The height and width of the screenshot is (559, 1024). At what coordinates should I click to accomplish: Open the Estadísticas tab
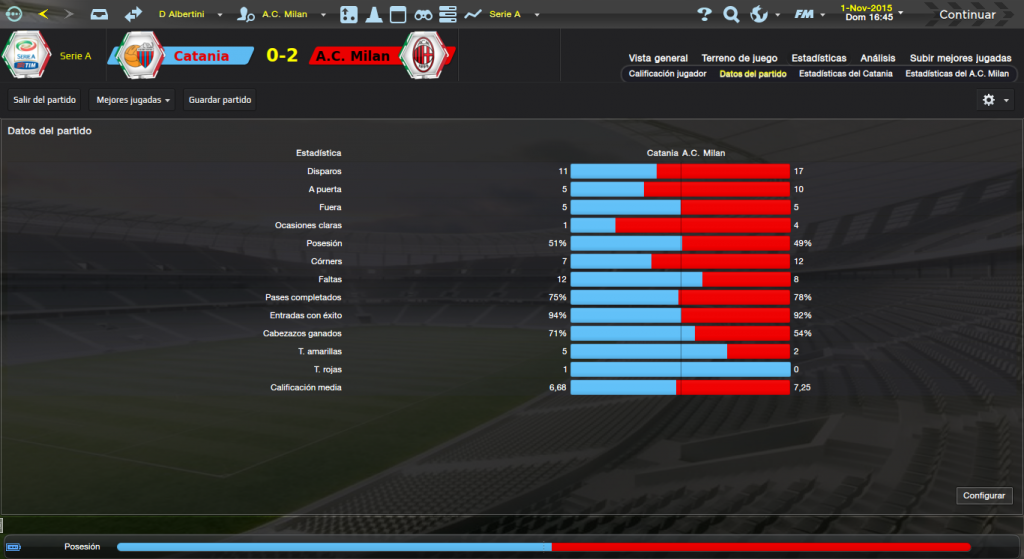click(818, 58)
